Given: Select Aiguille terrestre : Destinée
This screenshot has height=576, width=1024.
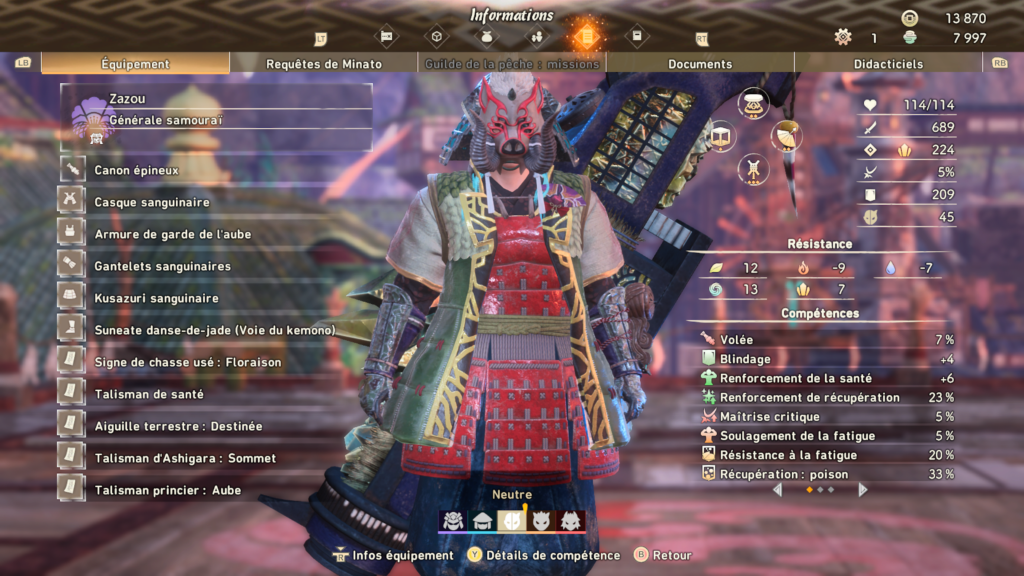Looking at the screenshot, I should click(178, 426).
